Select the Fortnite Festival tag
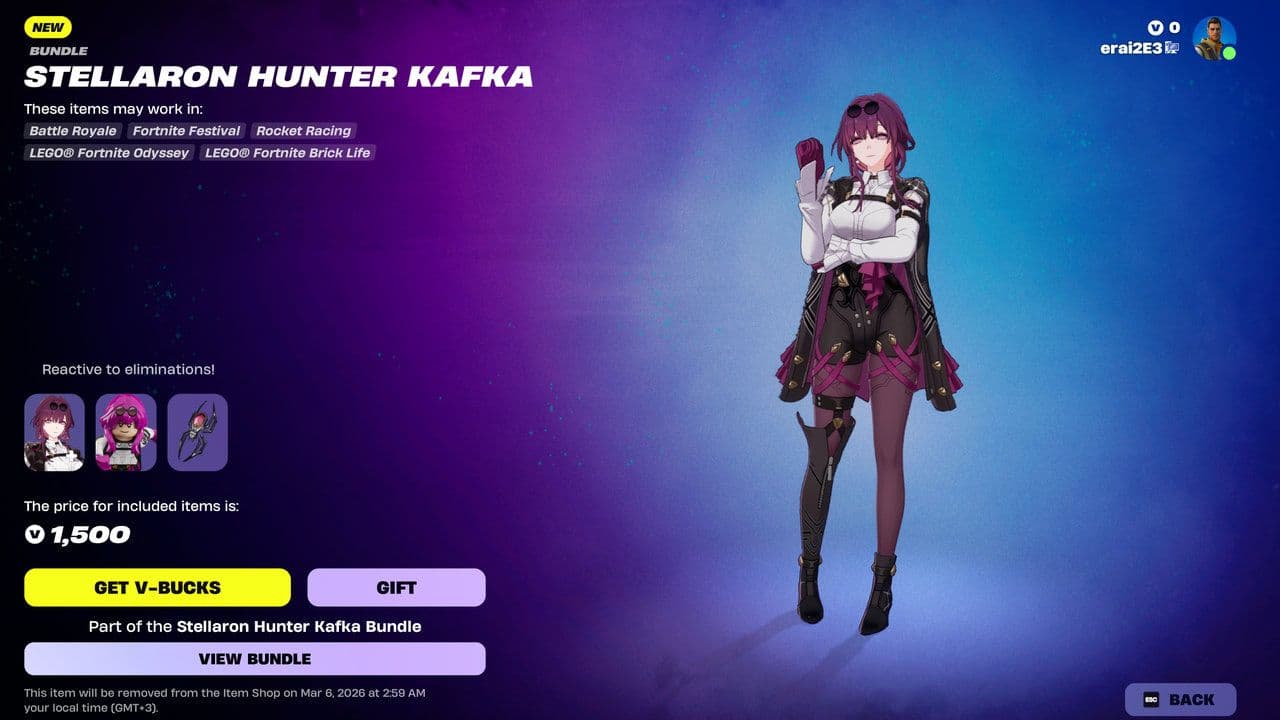1280x720 pixels. 186,131
